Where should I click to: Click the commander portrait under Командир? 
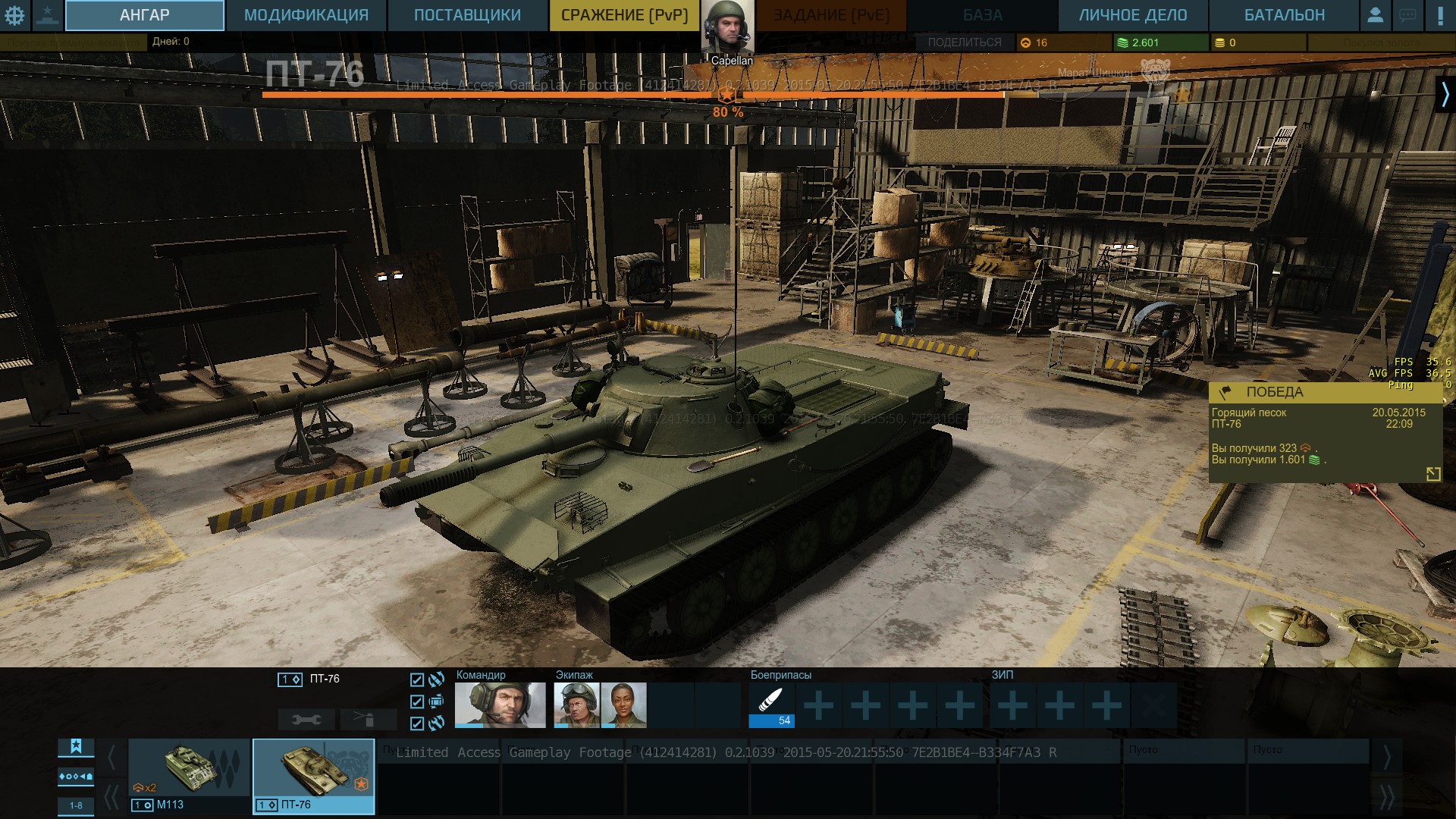point(500,704)
